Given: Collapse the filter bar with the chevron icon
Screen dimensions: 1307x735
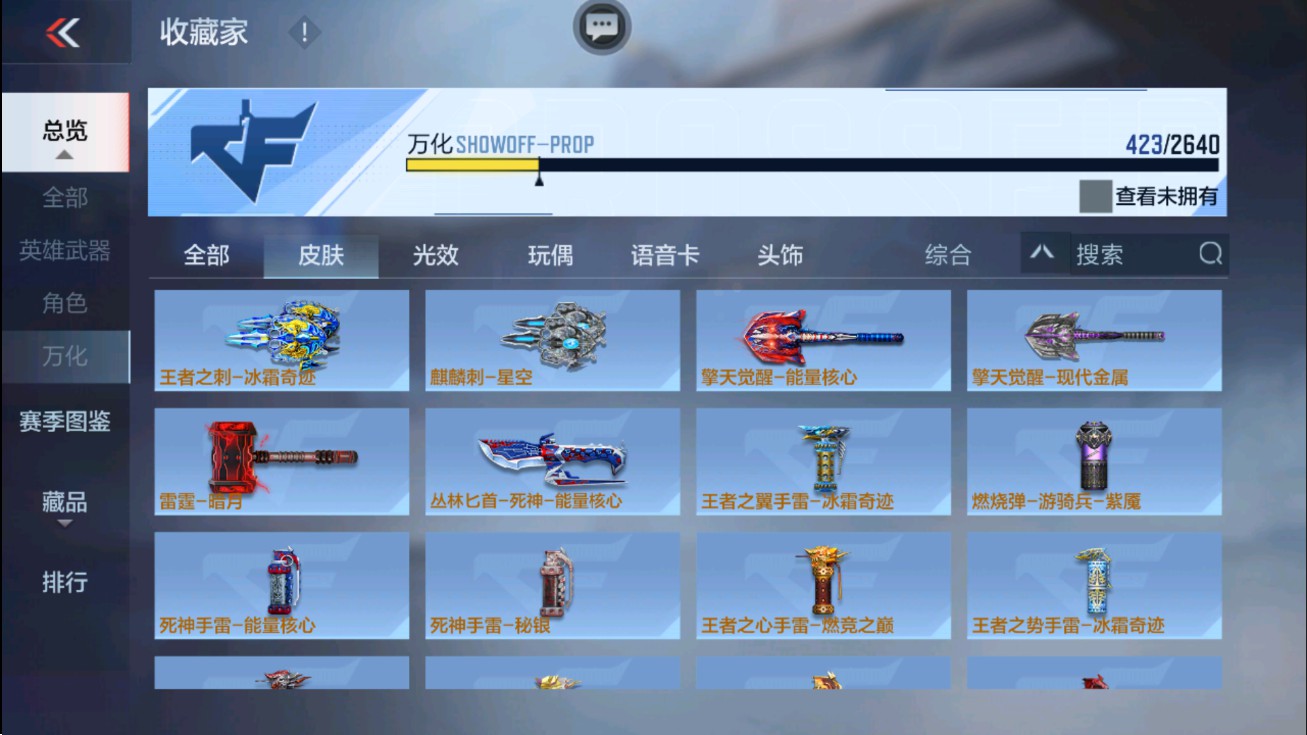Looking at the screenshot, I should [1043, 254].
